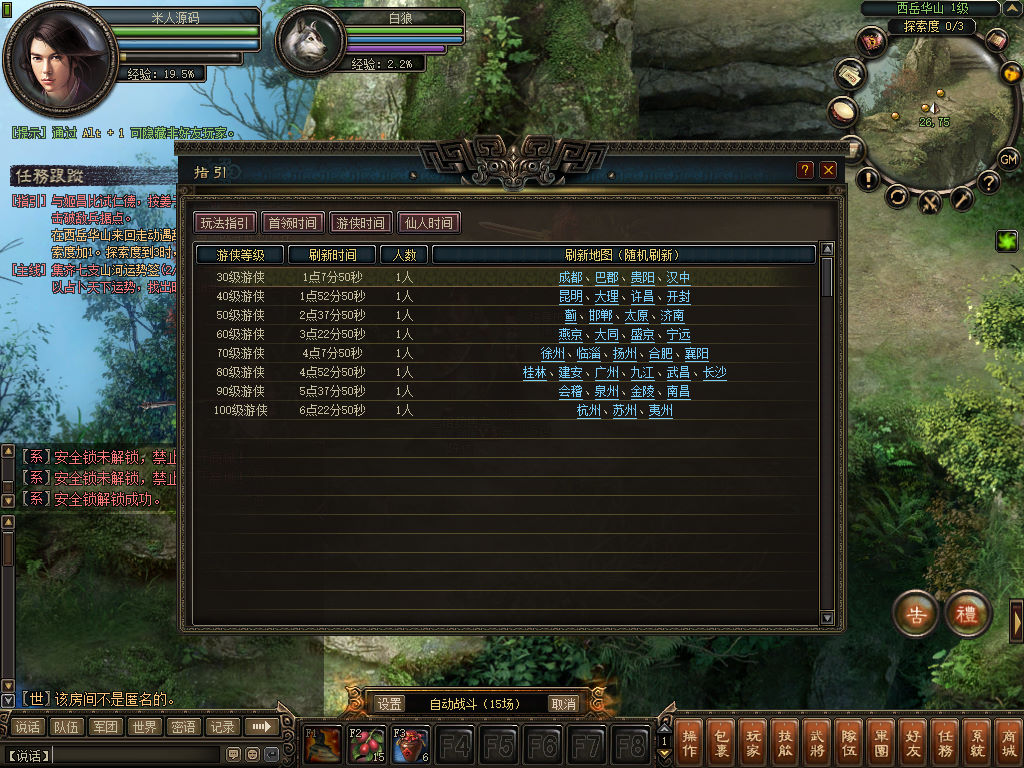1024x768 pixels.
Task: Open help for the guide window
Action: pyautogui.click(x=805, y=170)
